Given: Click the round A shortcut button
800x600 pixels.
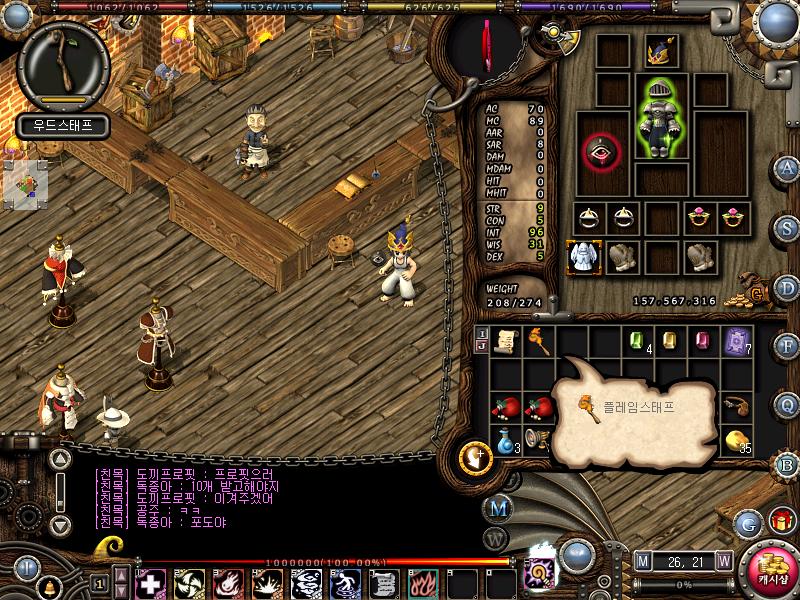Looking at the screenshot, I should coord(787,168).
